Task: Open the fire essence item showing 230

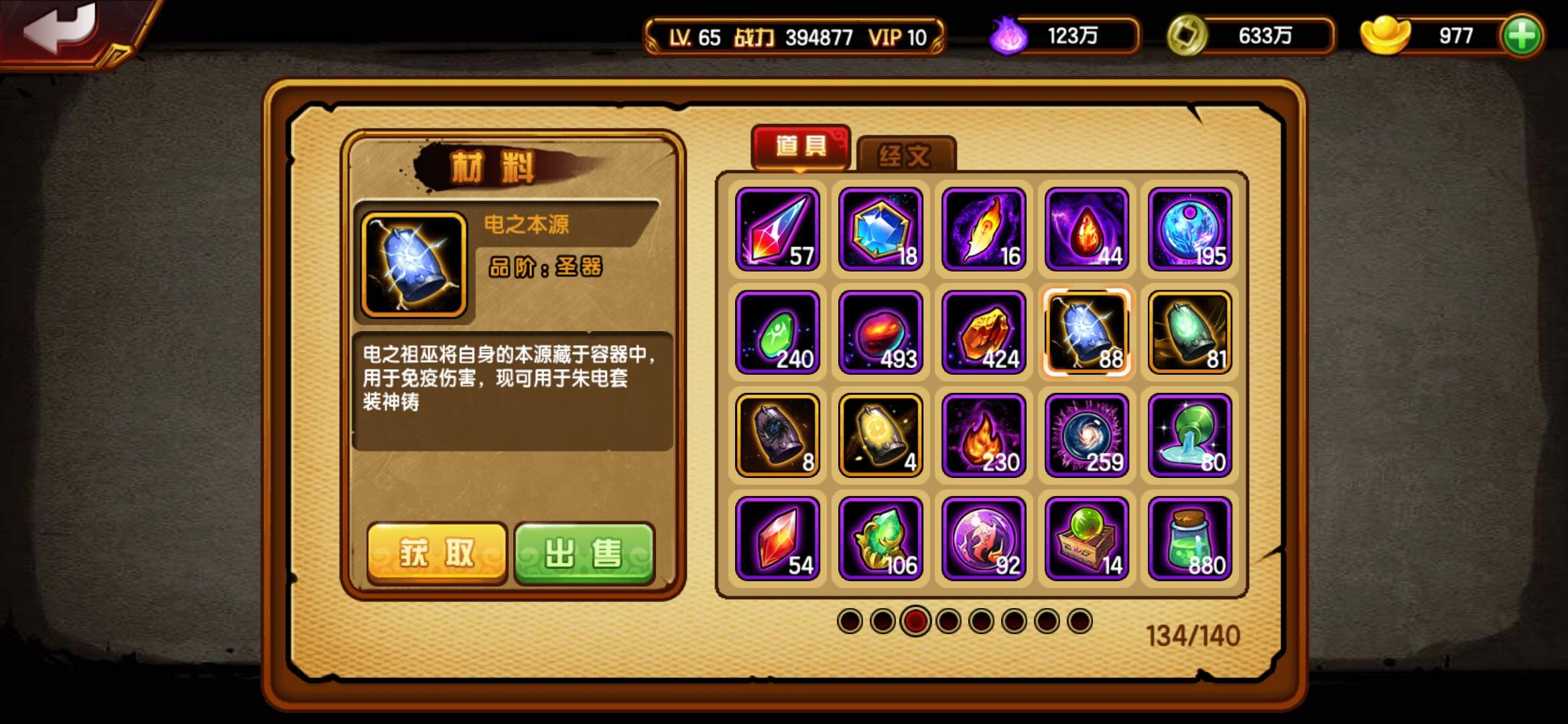Action: click(983, 436)
